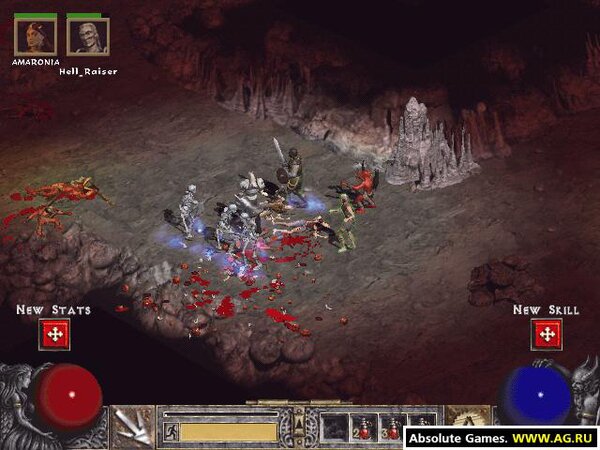Open the New Stats allocation button
The height and width of the screenshot is (450, 600).
tap(55, 334)
